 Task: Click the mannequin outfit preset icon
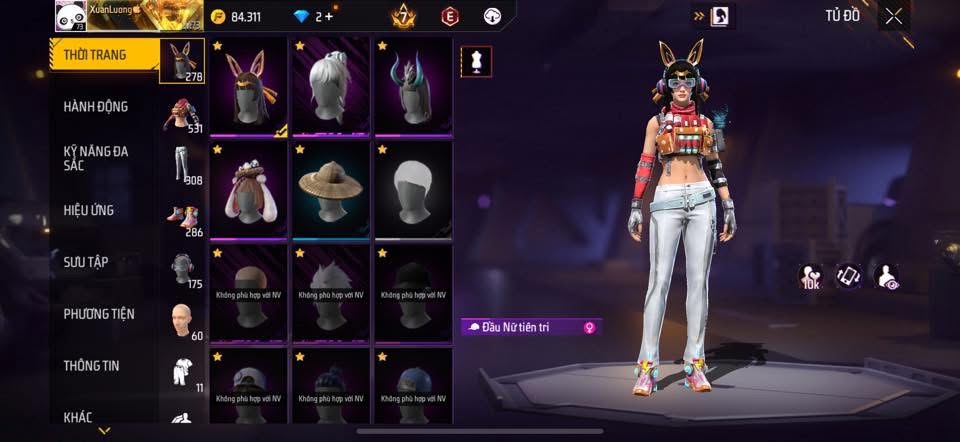tap(475, 62)
